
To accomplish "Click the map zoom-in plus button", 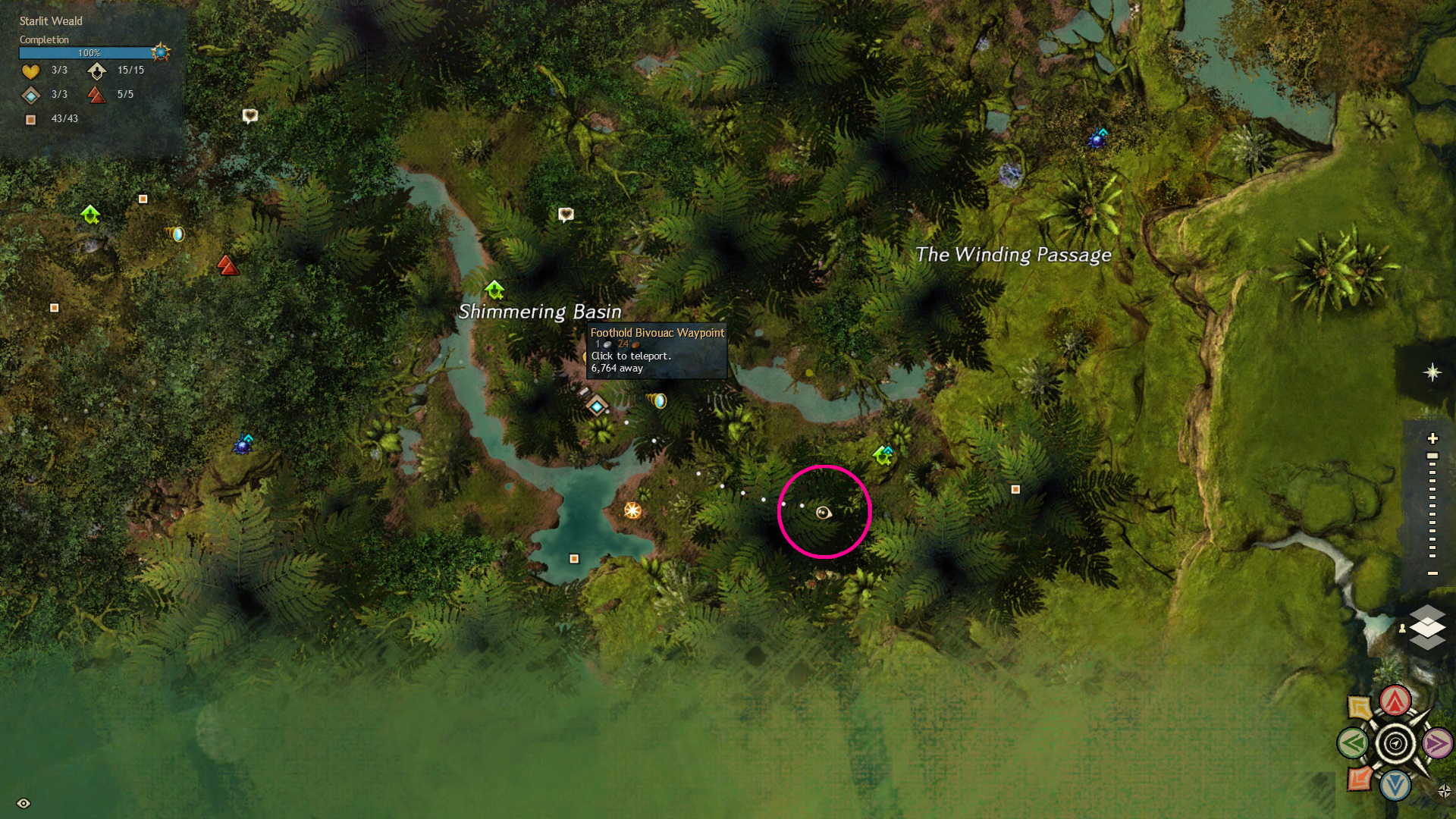I will point(1432,438).
